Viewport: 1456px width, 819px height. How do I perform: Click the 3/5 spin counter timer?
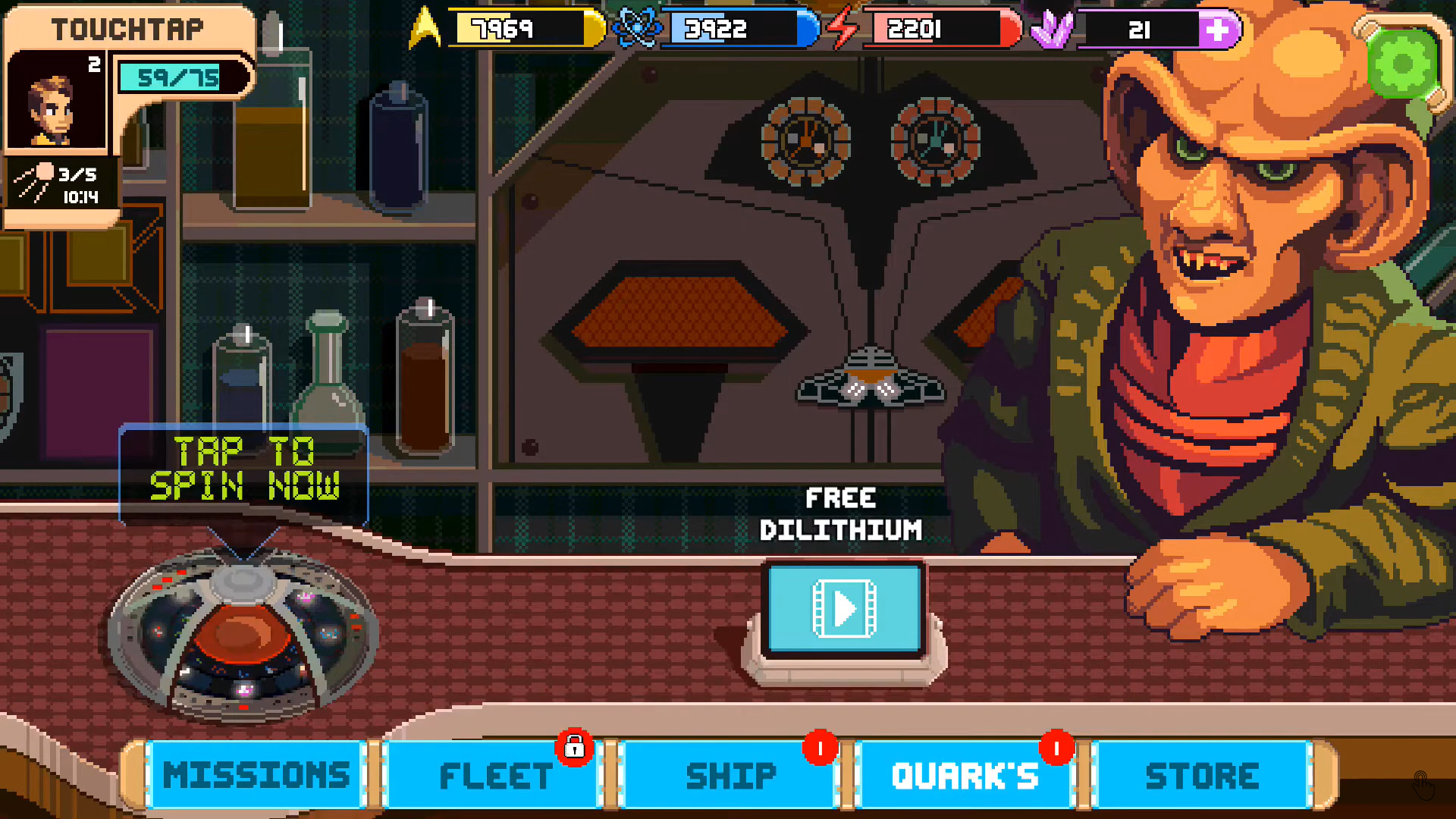[x=62, y=182]
